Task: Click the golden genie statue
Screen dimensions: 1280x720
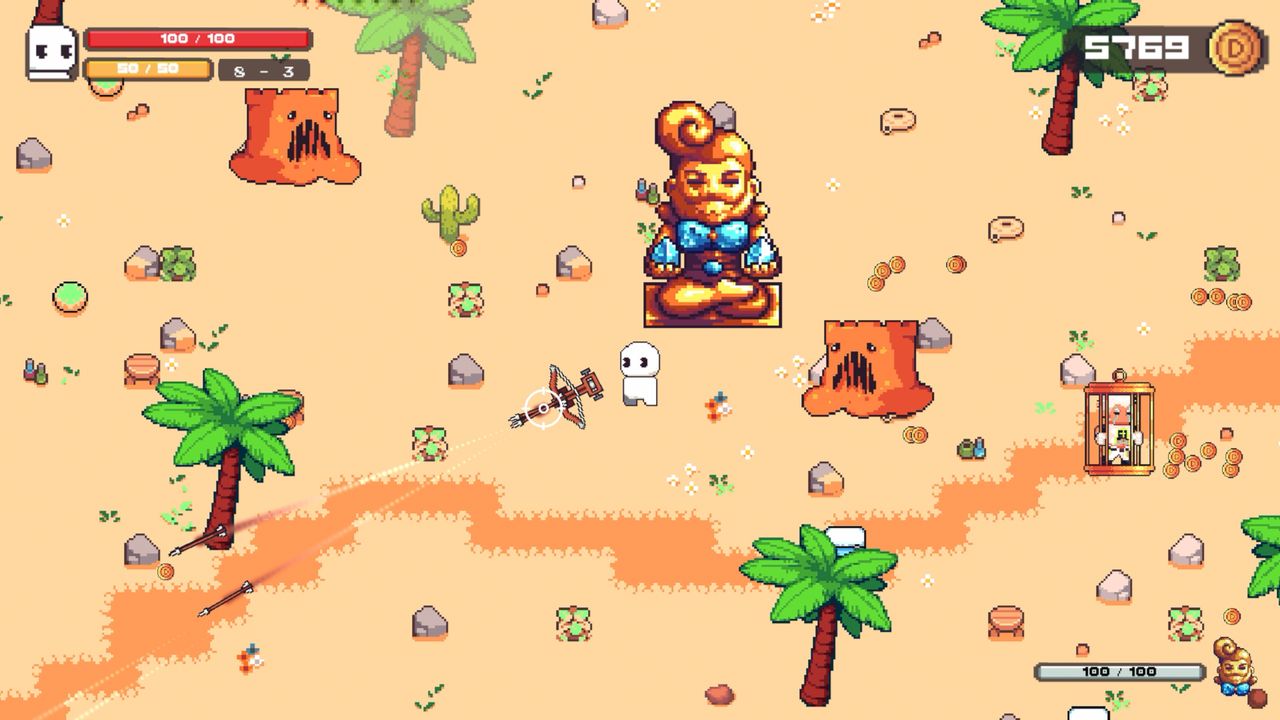Action: tap(710, 210)
